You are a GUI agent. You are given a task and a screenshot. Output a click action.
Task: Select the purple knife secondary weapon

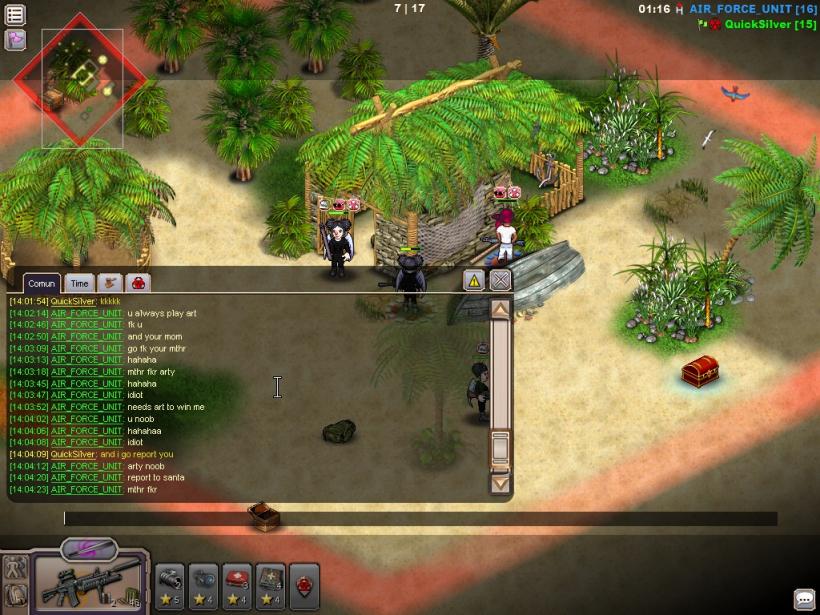pos(89,548)
